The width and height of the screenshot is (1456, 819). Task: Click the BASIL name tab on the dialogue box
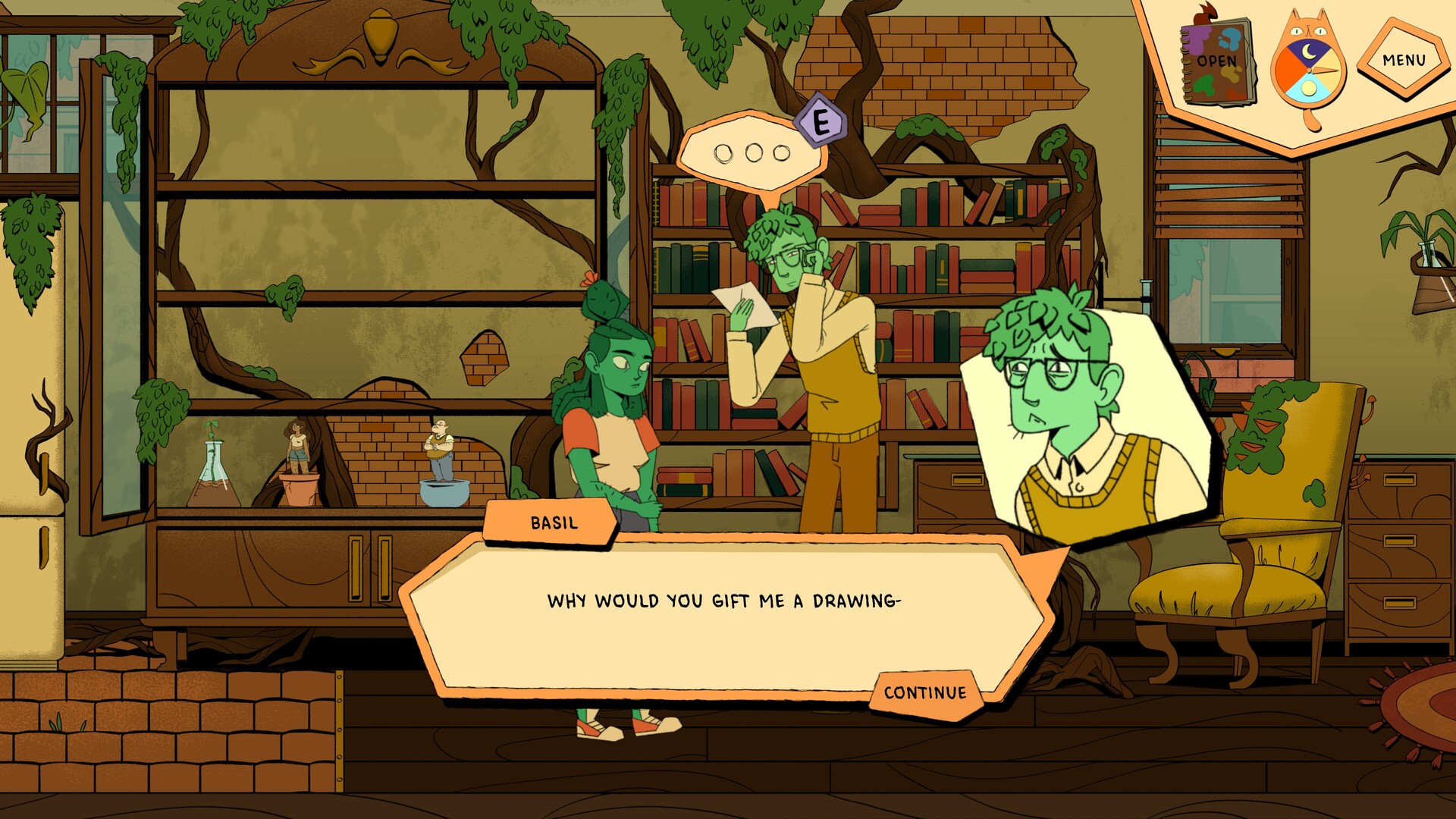[x=554, y=522]
